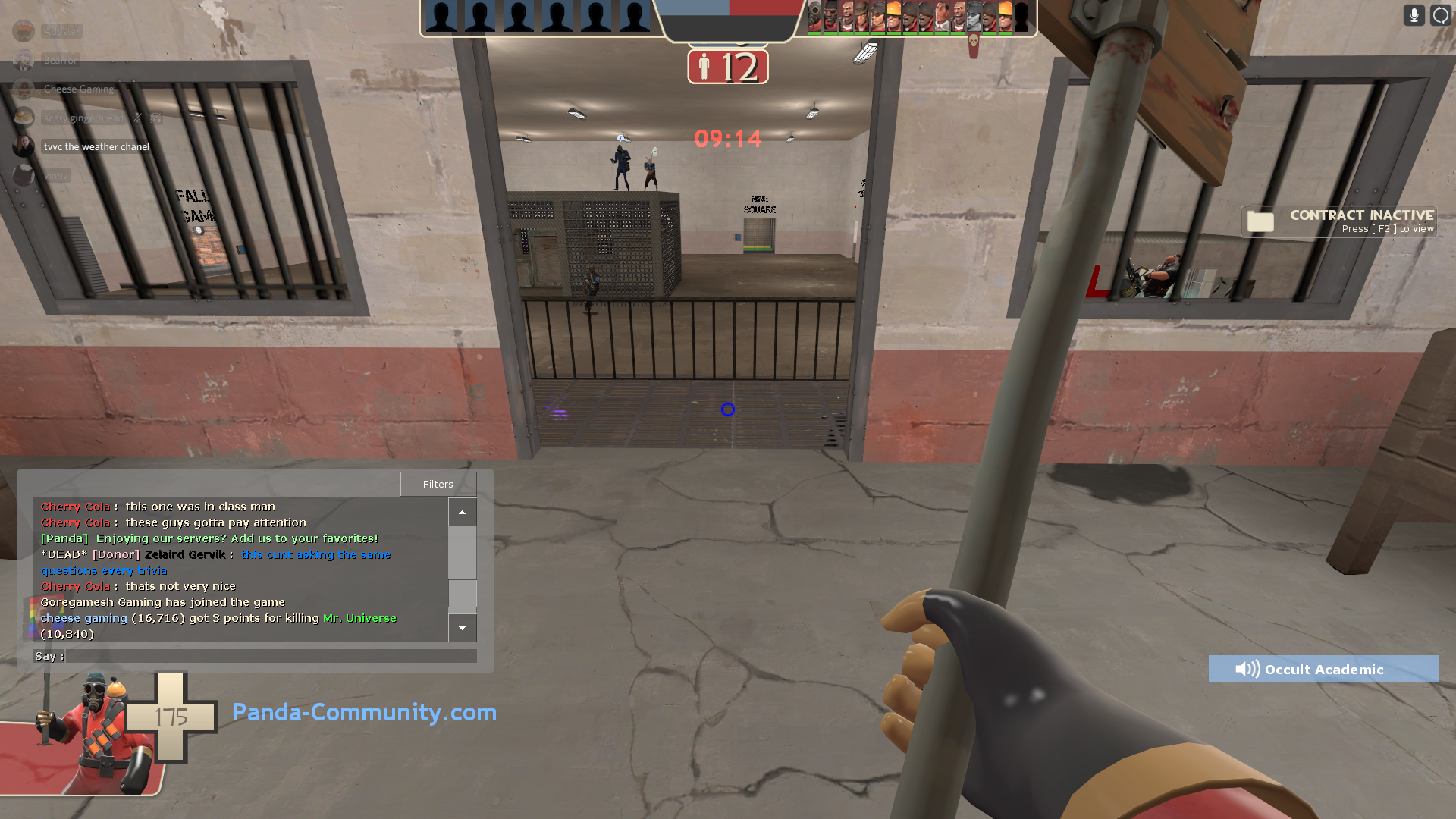Viewport: 1456px width, 819px height.
Task: Mute the microphone icon top-right
Action: (1414, 15)
